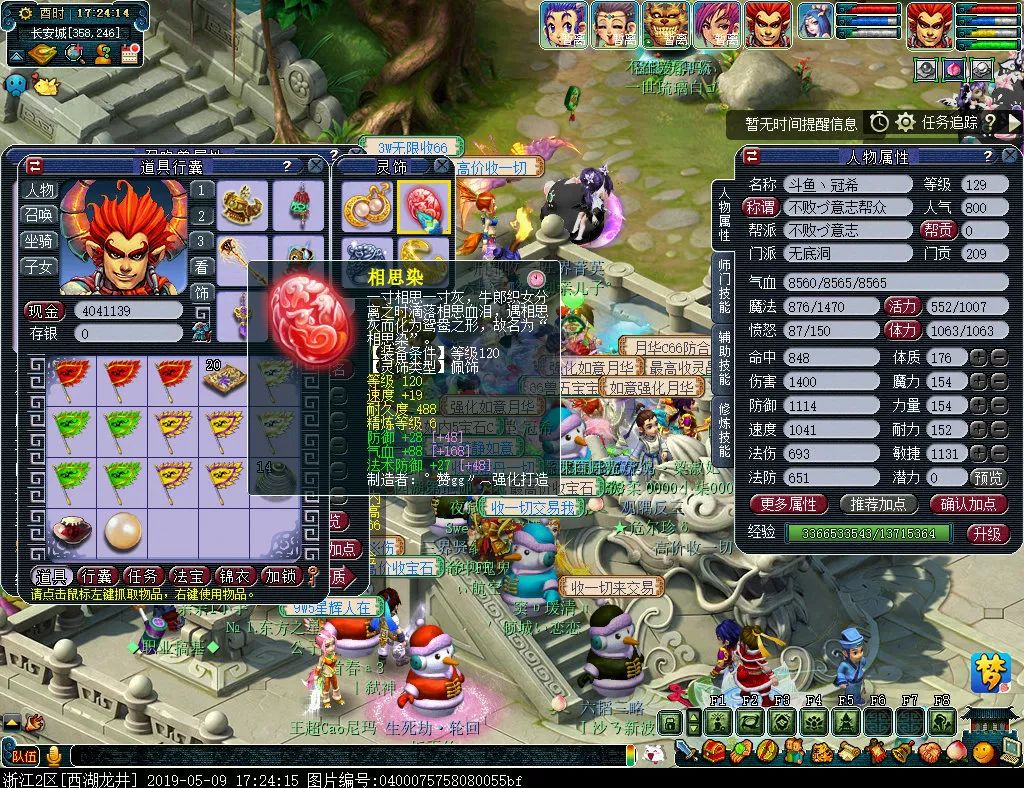Click the 加锁 lock button

(x=281, y=576)
